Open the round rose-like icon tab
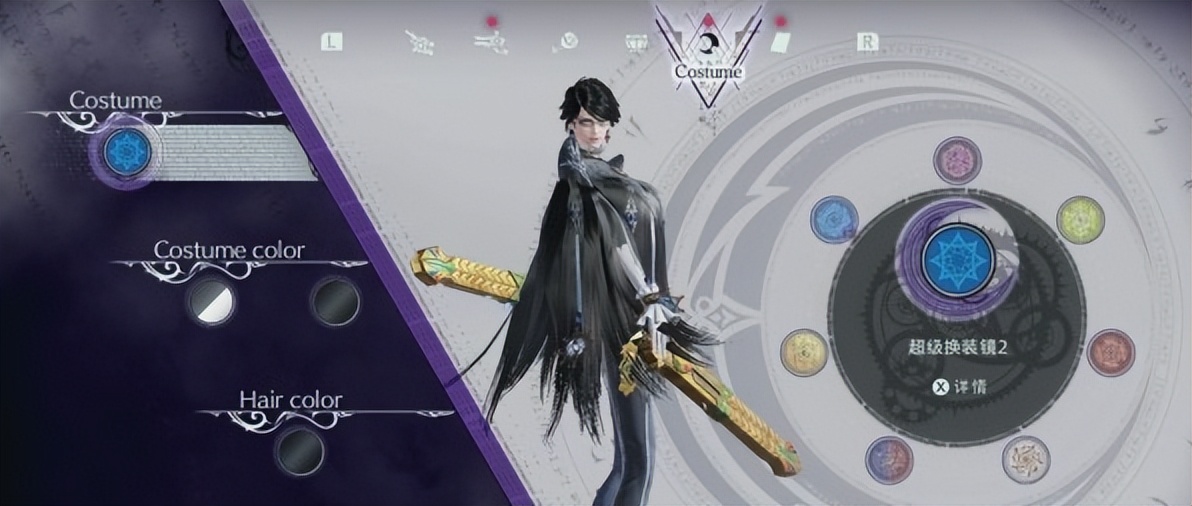 [x=565, y=43]
